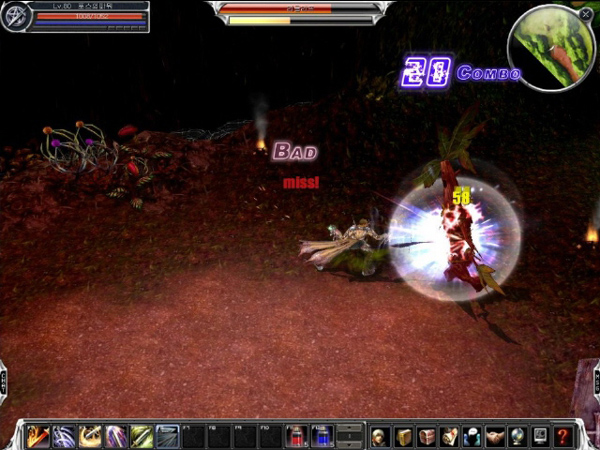
Task: Drink the blue mana potion
Action: pyautogui.click(x=322, y=436)
